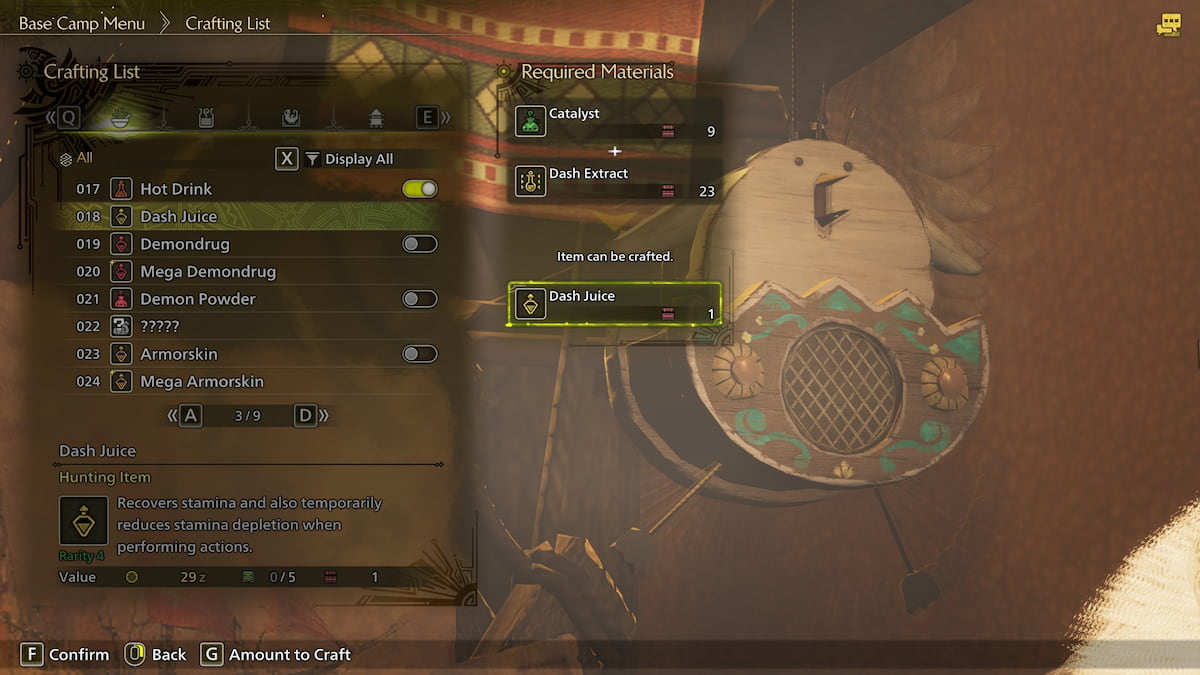
Task: Select Hot Drink in the crafting list
Action: (x=175, y=189)
